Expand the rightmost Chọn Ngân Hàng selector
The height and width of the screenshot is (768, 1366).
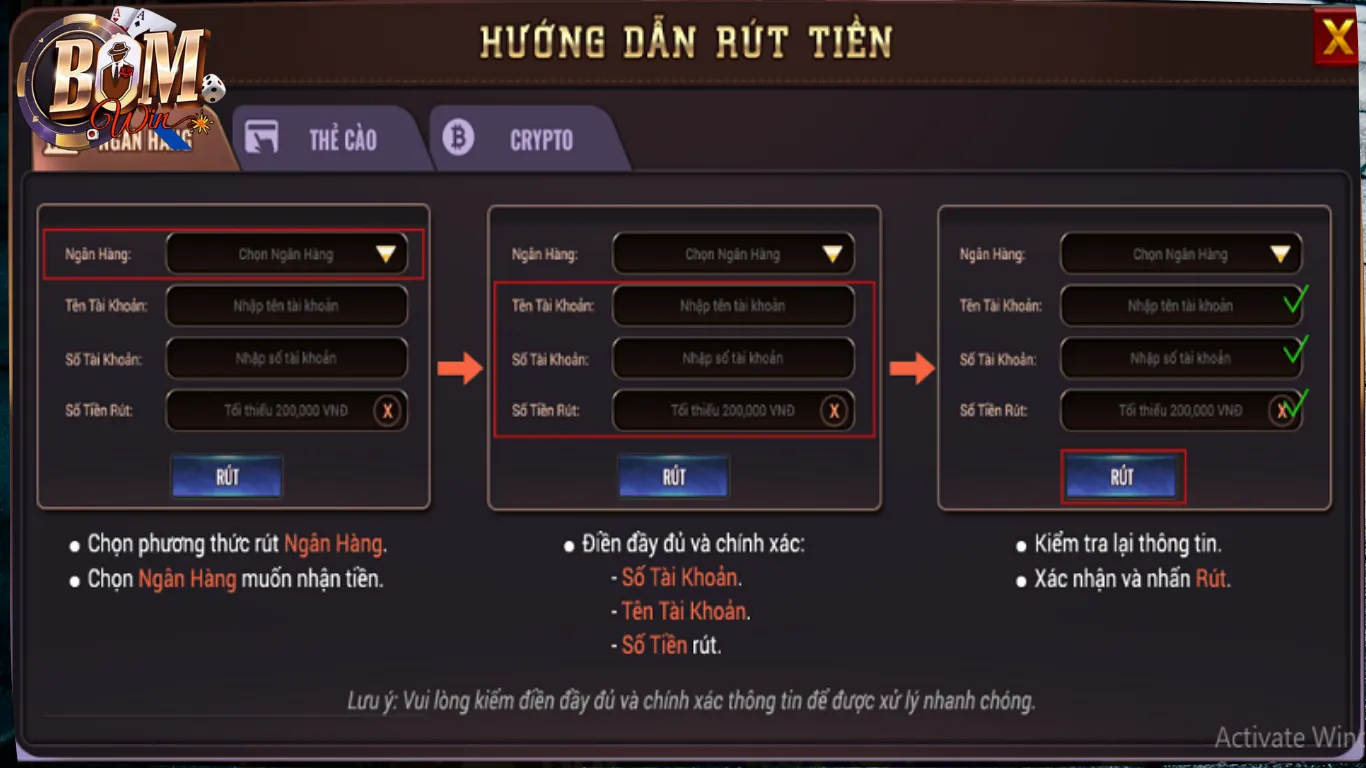[1180, 253]
